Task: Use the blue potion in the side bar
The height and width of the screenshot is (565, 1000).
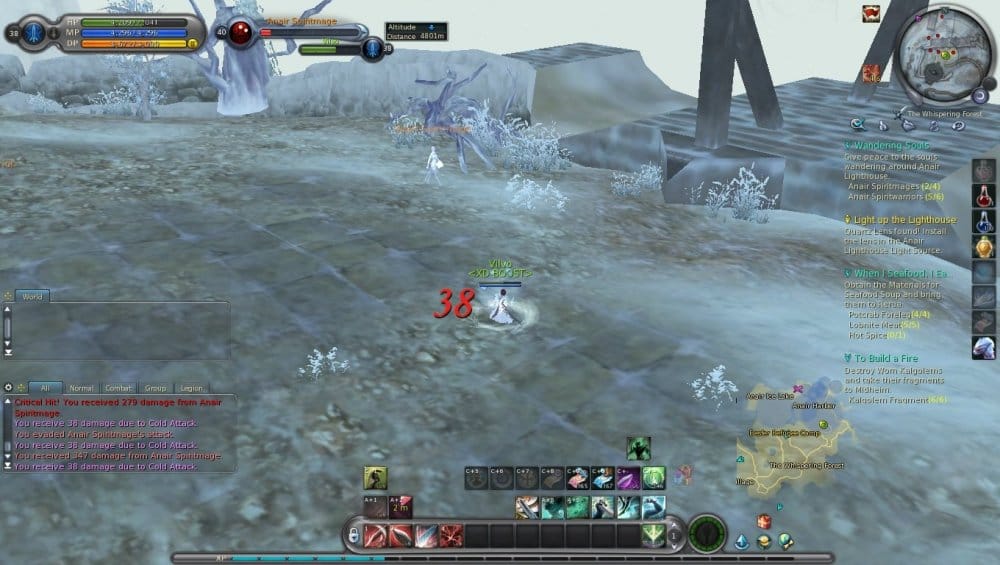Action: [x=983, y=220]
